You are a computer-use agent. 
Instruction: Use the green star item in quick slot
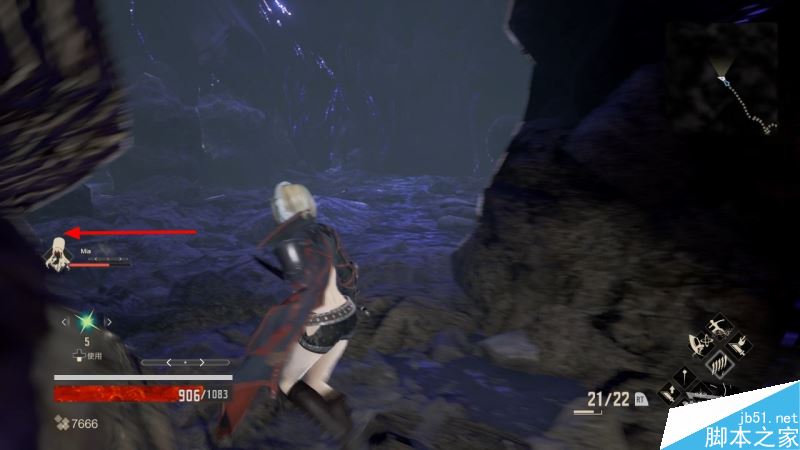pos(87,321)
